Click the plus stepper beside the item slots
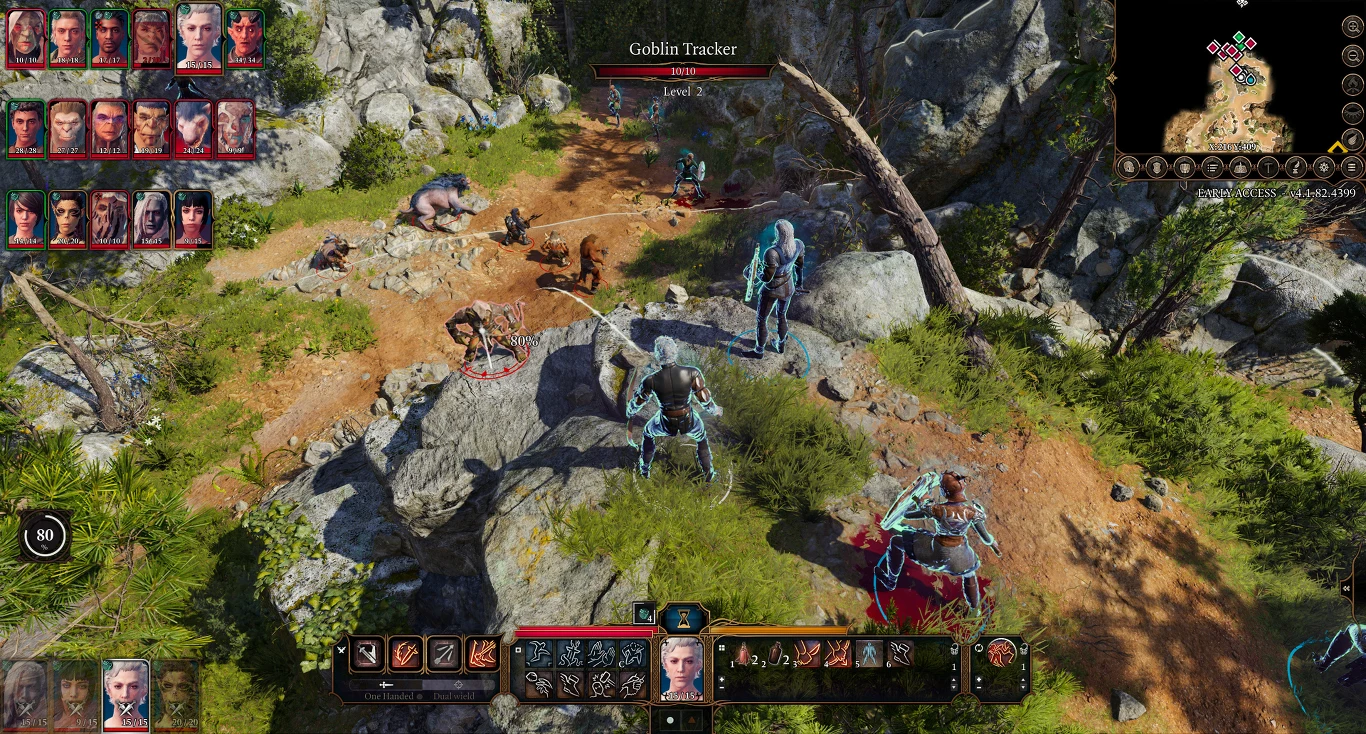 [x=720, y=680]
